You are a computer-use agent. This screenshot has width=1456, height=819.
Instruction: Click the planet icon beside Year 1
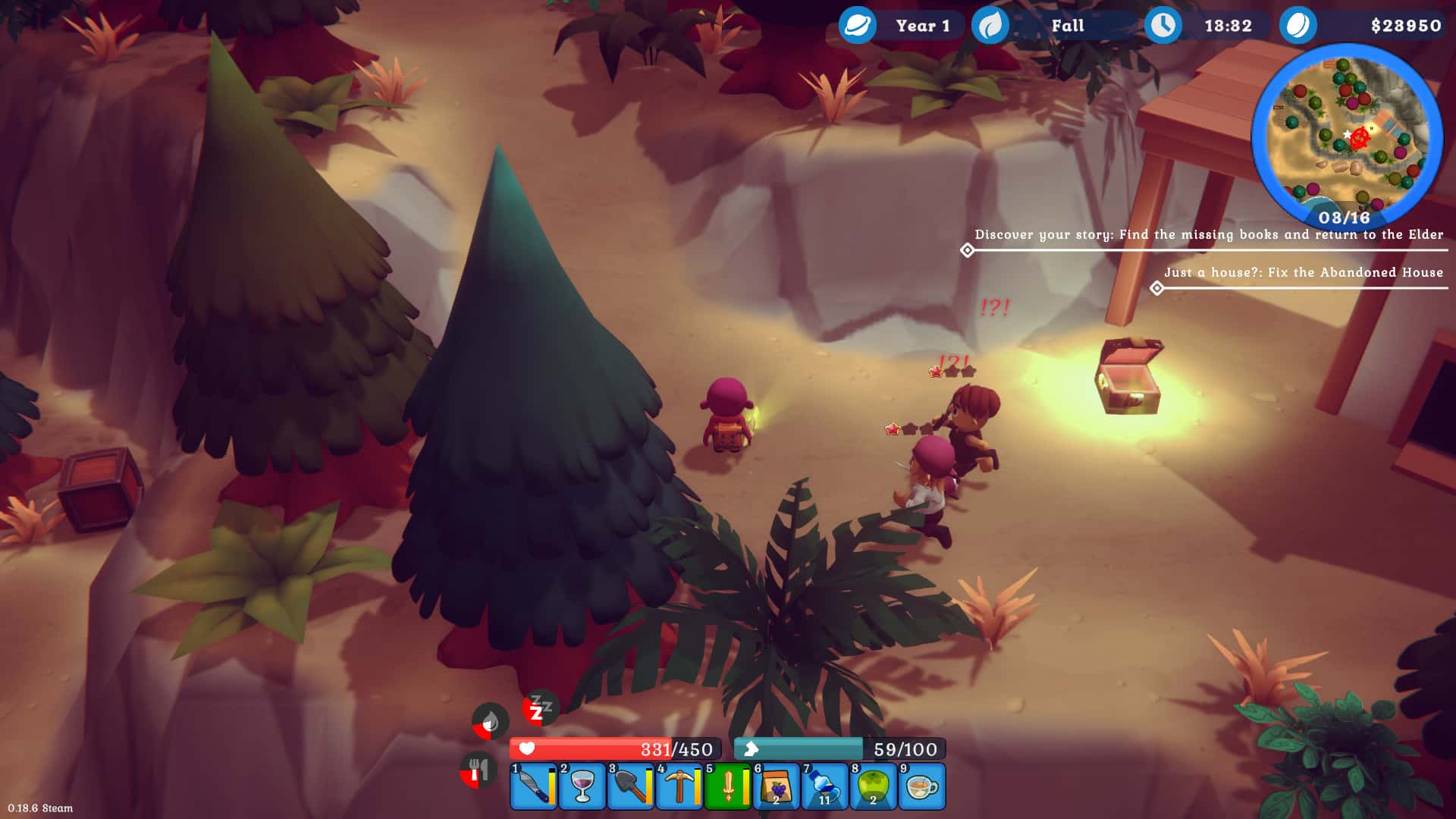pyautogui.click(x=856, y=25)
